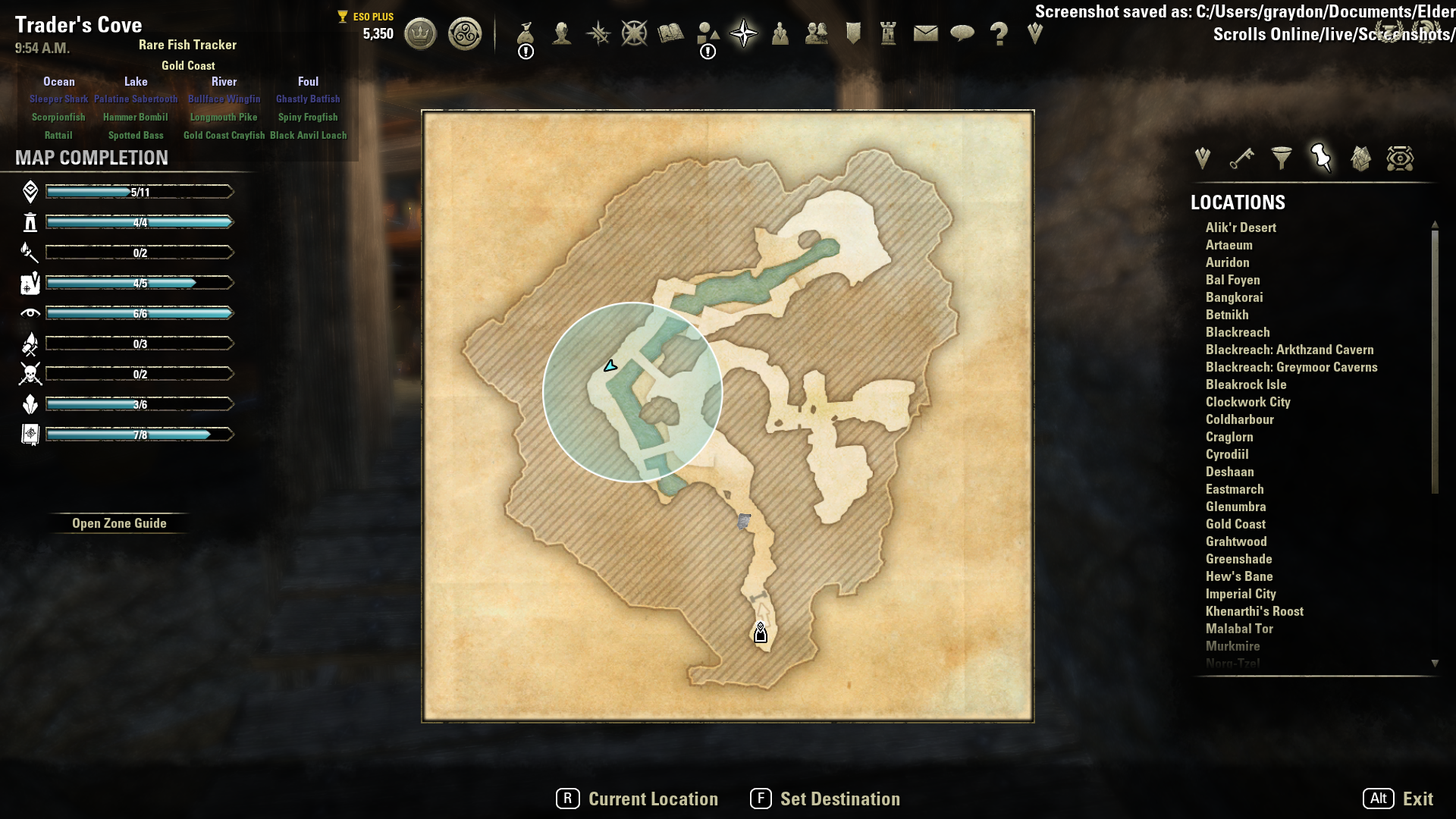Click the Current Location button
Screen dimensions: 1456x819
(637, 799)
